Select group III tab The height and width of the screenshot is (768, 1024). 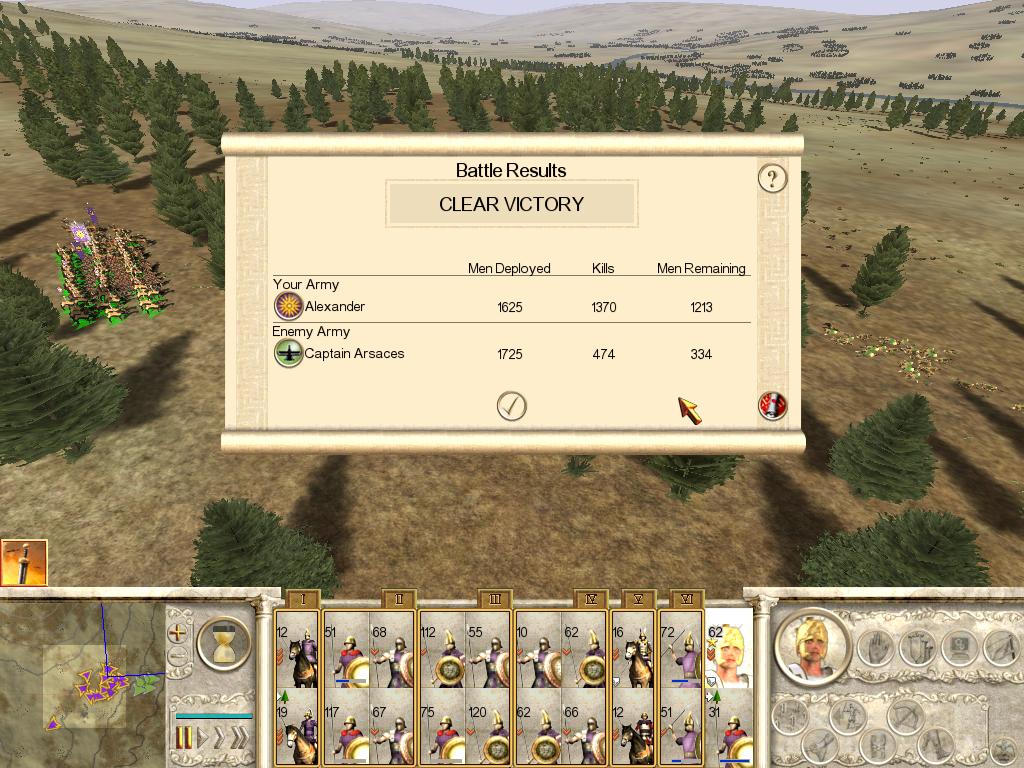tap(494, 599)
